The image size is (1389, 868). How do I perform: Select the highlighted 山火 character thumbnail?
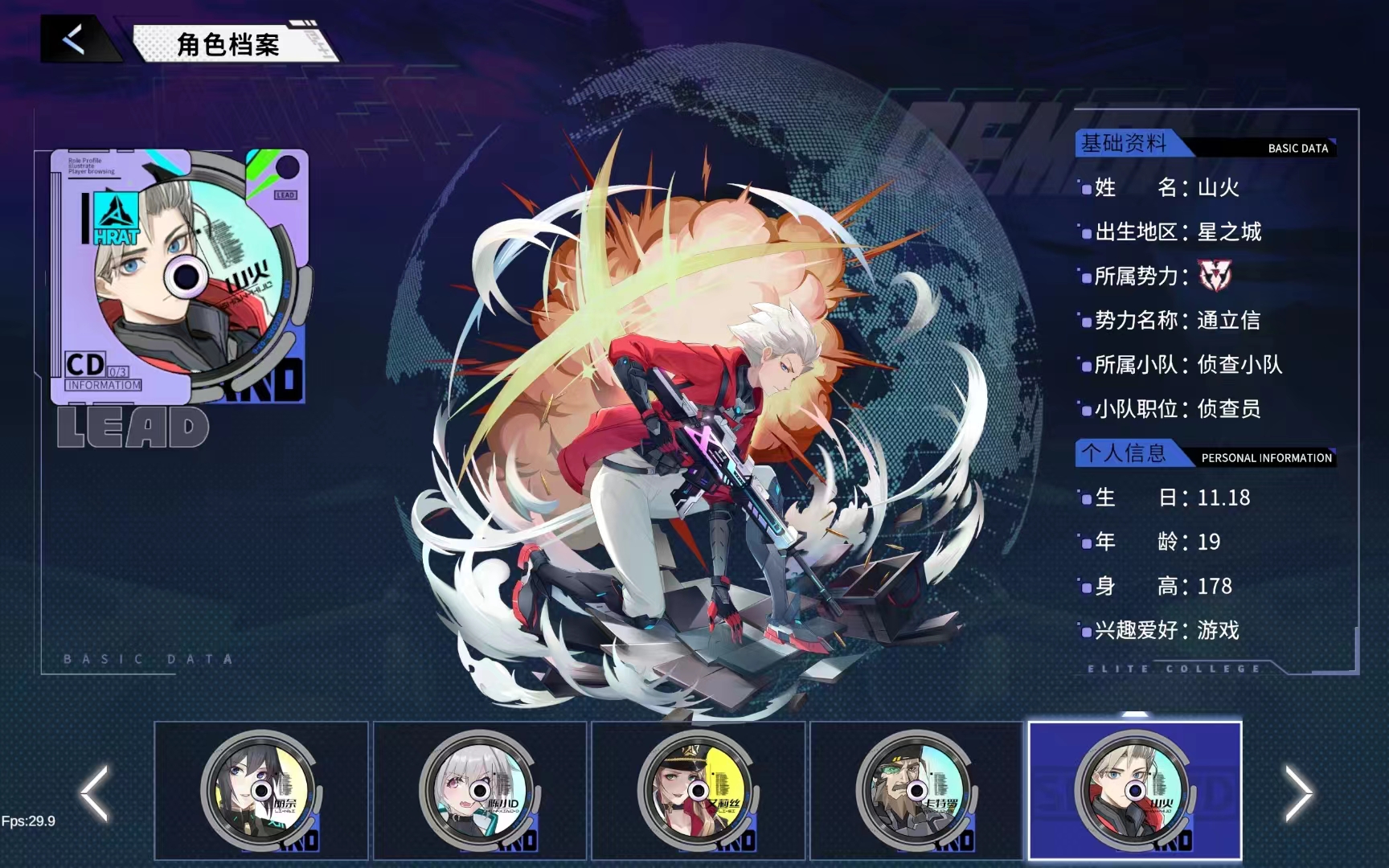click(1135, 791)
